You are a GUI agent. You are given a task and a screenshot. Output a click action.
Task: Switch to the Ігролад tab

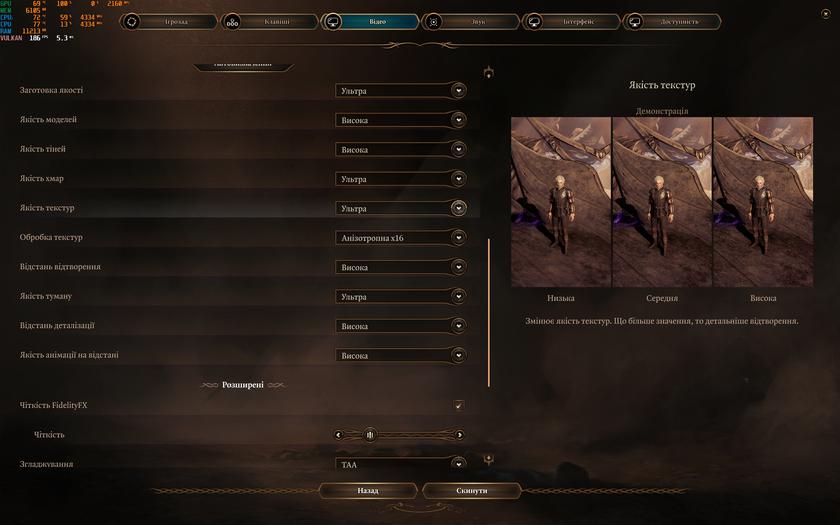tap(169, 20)
